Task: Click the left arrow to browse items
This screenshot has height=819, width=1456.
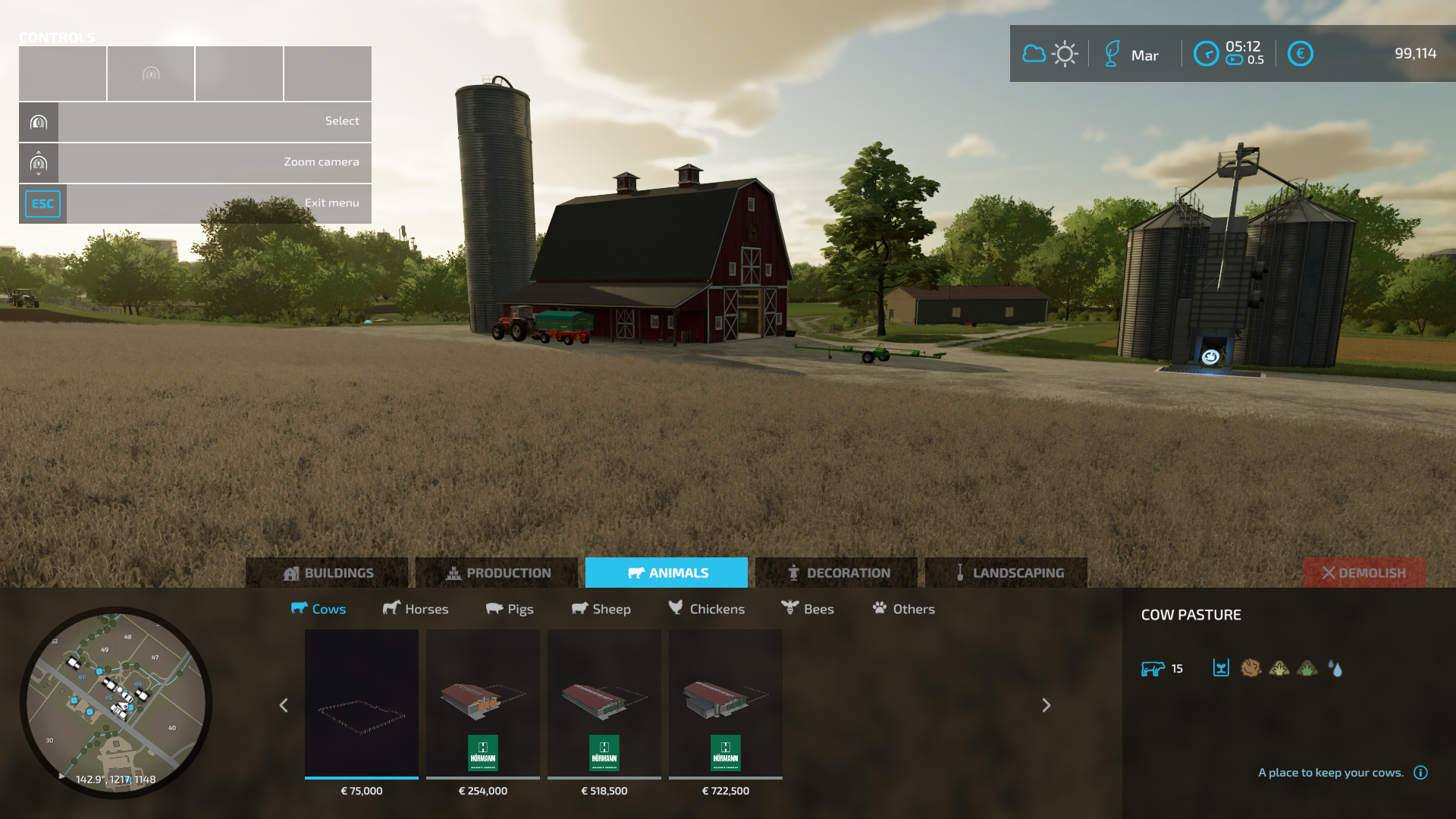Action: pos(284,705)
